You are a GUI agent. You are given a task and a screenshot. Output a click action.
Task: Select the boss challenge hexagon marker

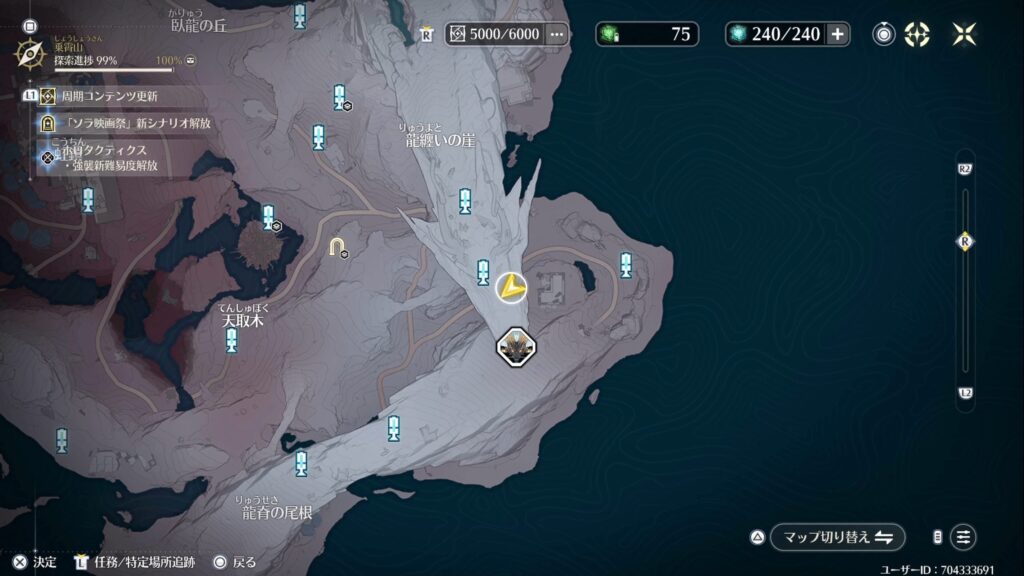[516, 347]
